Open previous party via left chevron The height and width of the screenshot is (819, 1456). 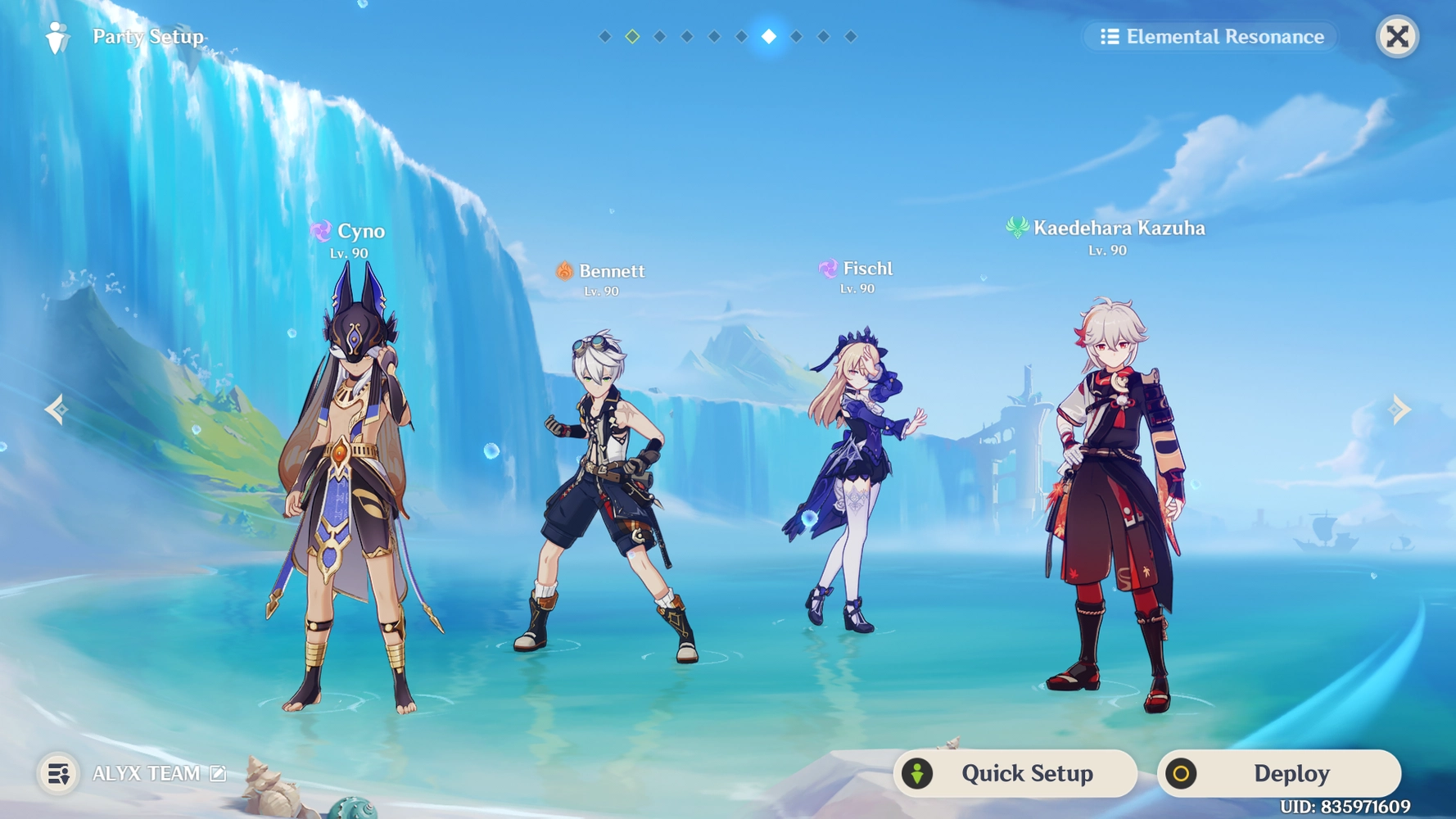[56, 409]
